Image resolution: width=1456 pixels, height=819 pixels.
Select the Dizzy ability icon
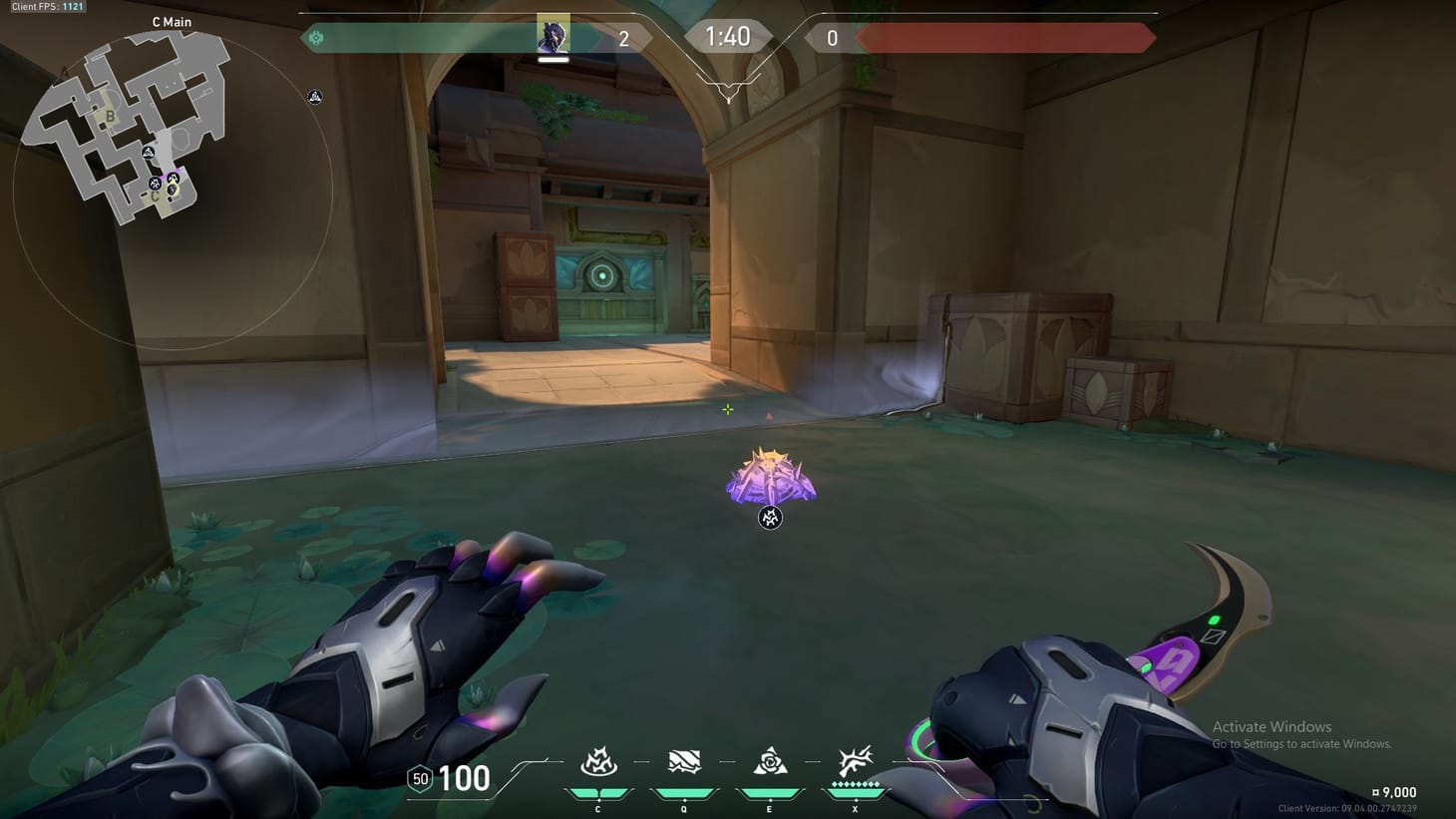[769, 761]
